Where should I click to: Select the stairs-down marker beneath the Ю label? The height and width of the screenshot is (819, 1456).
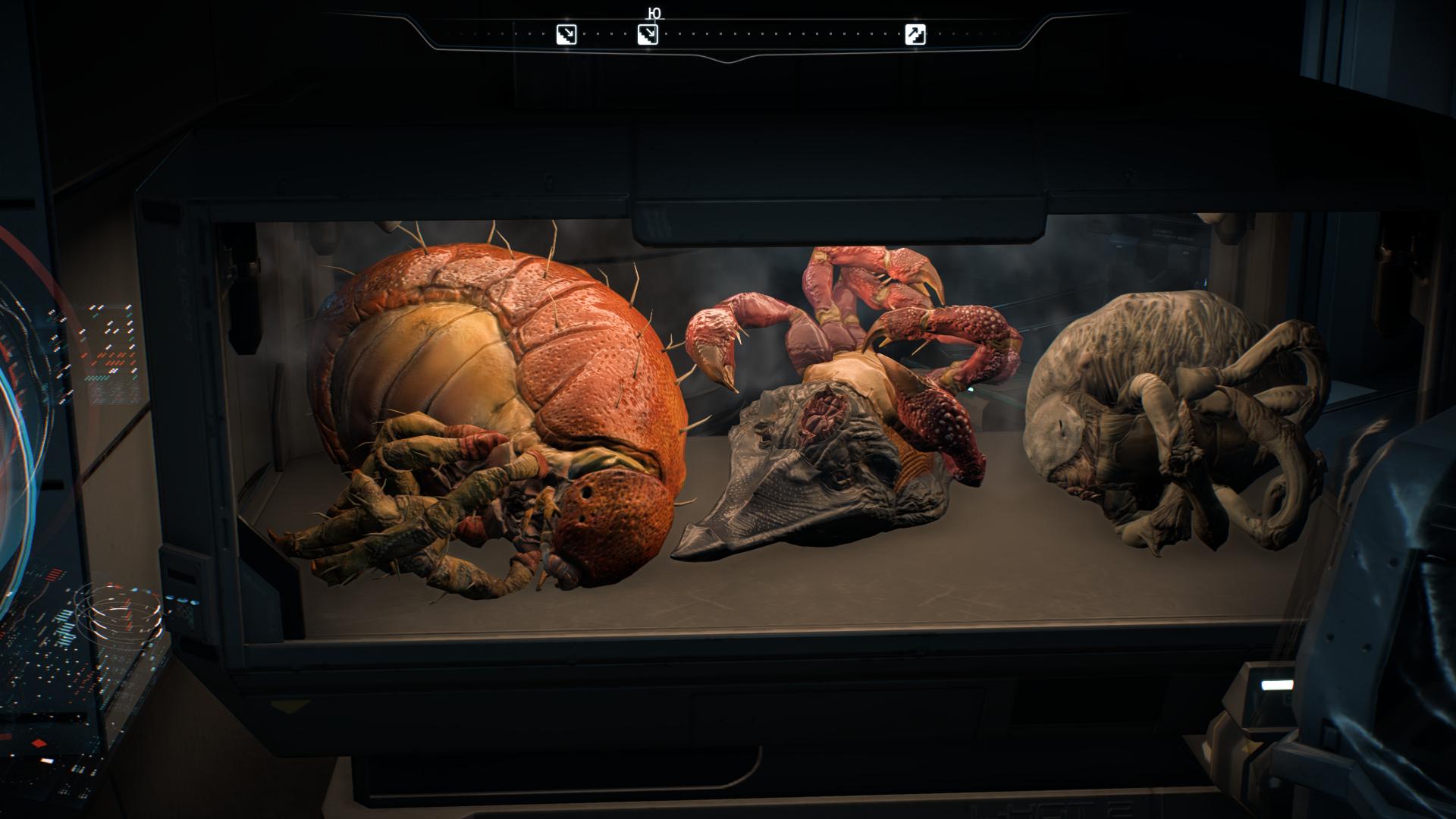[647, 34]
